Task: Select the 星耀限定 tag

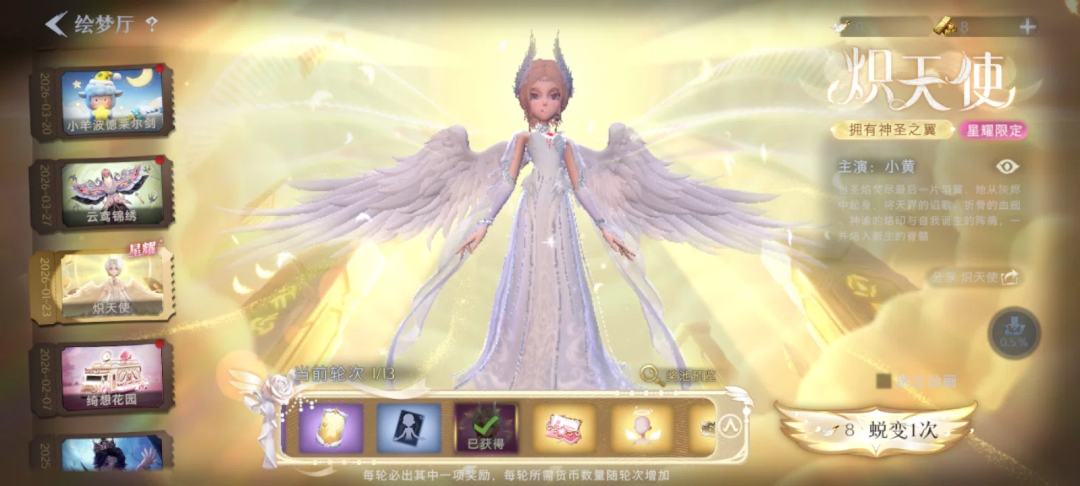Action: [x=994, y=130]
